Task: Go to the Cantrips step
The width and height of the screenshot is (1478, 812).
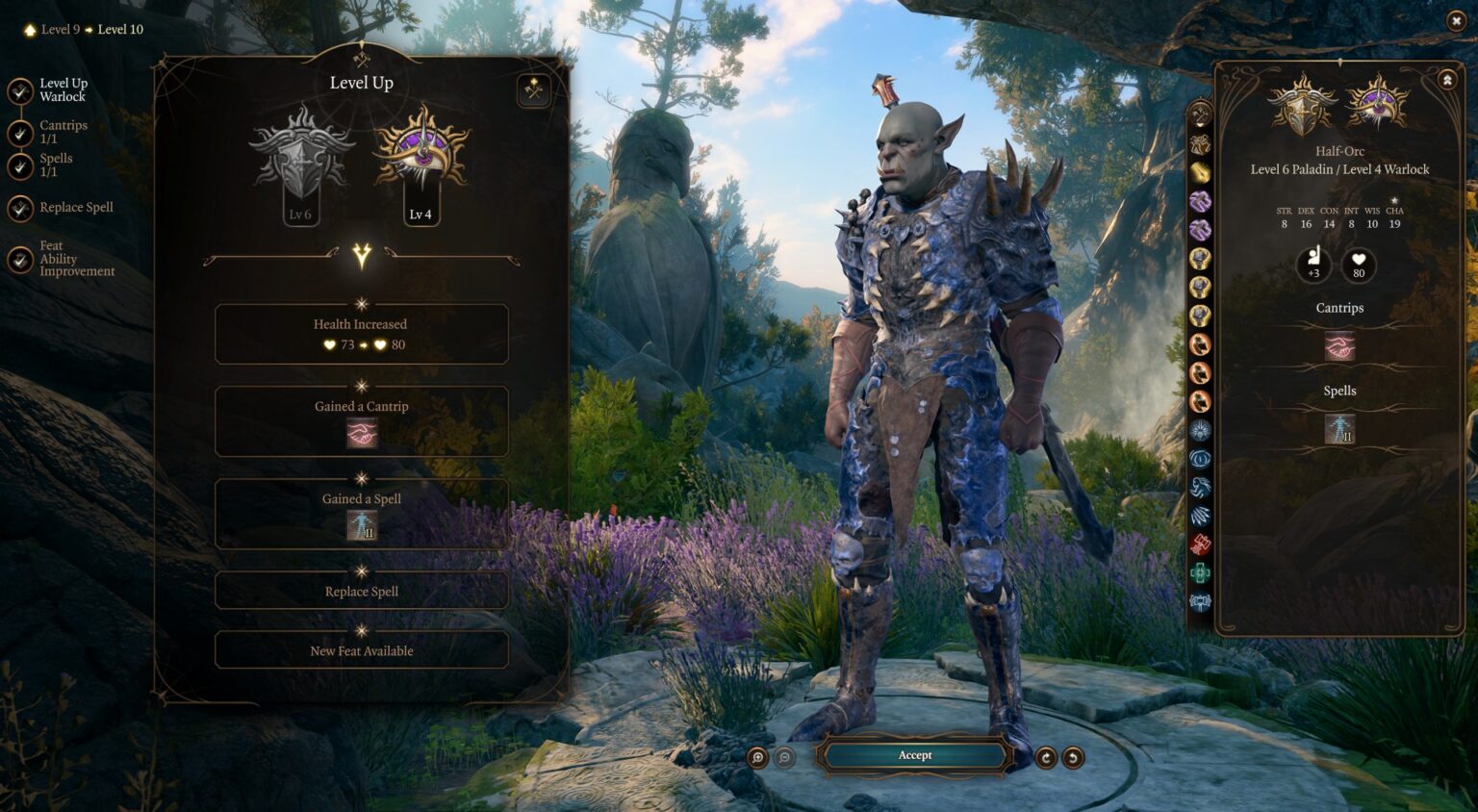Action: click(21, 132)
